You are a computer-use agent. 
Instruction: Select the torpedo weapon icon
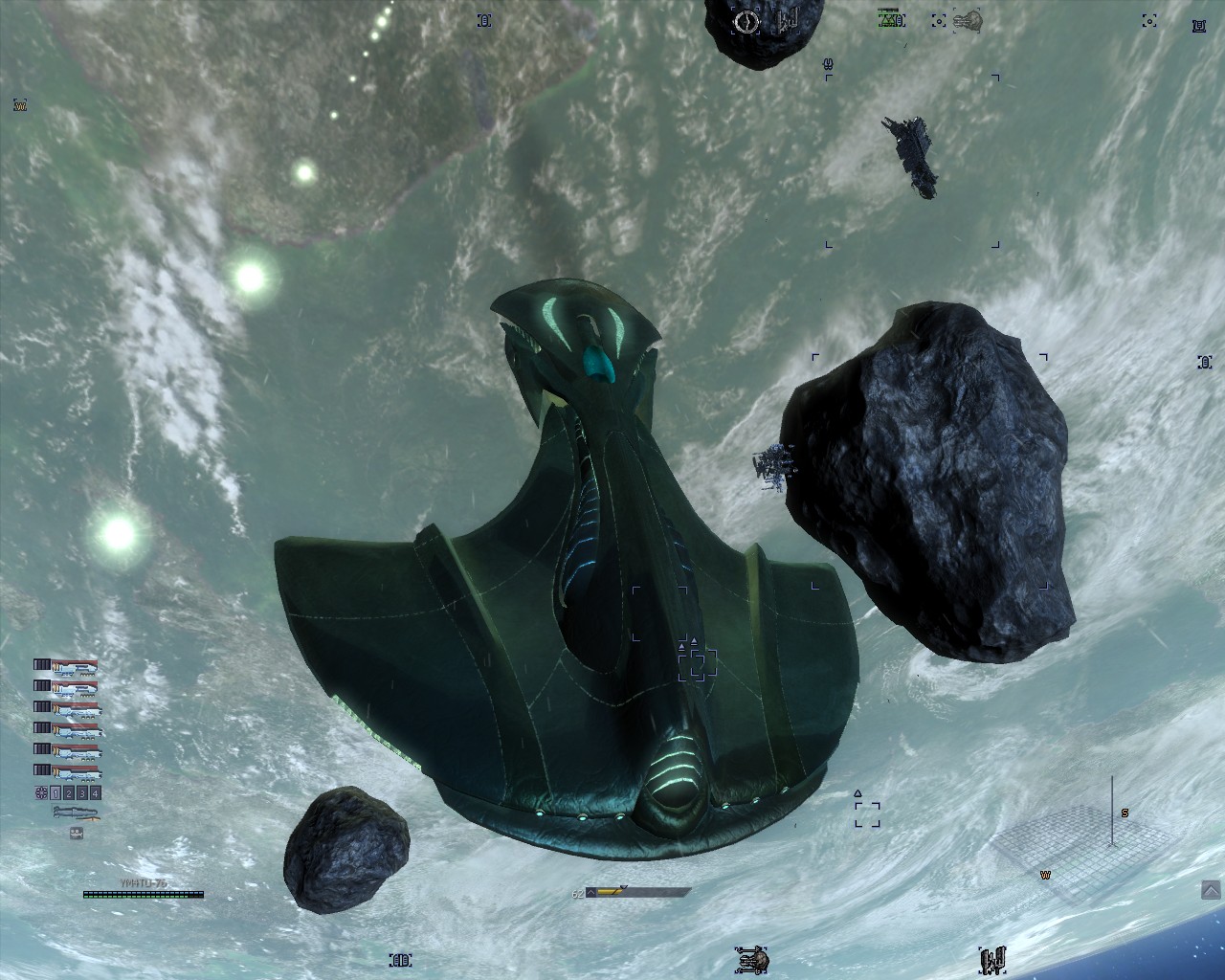point(76,813)
